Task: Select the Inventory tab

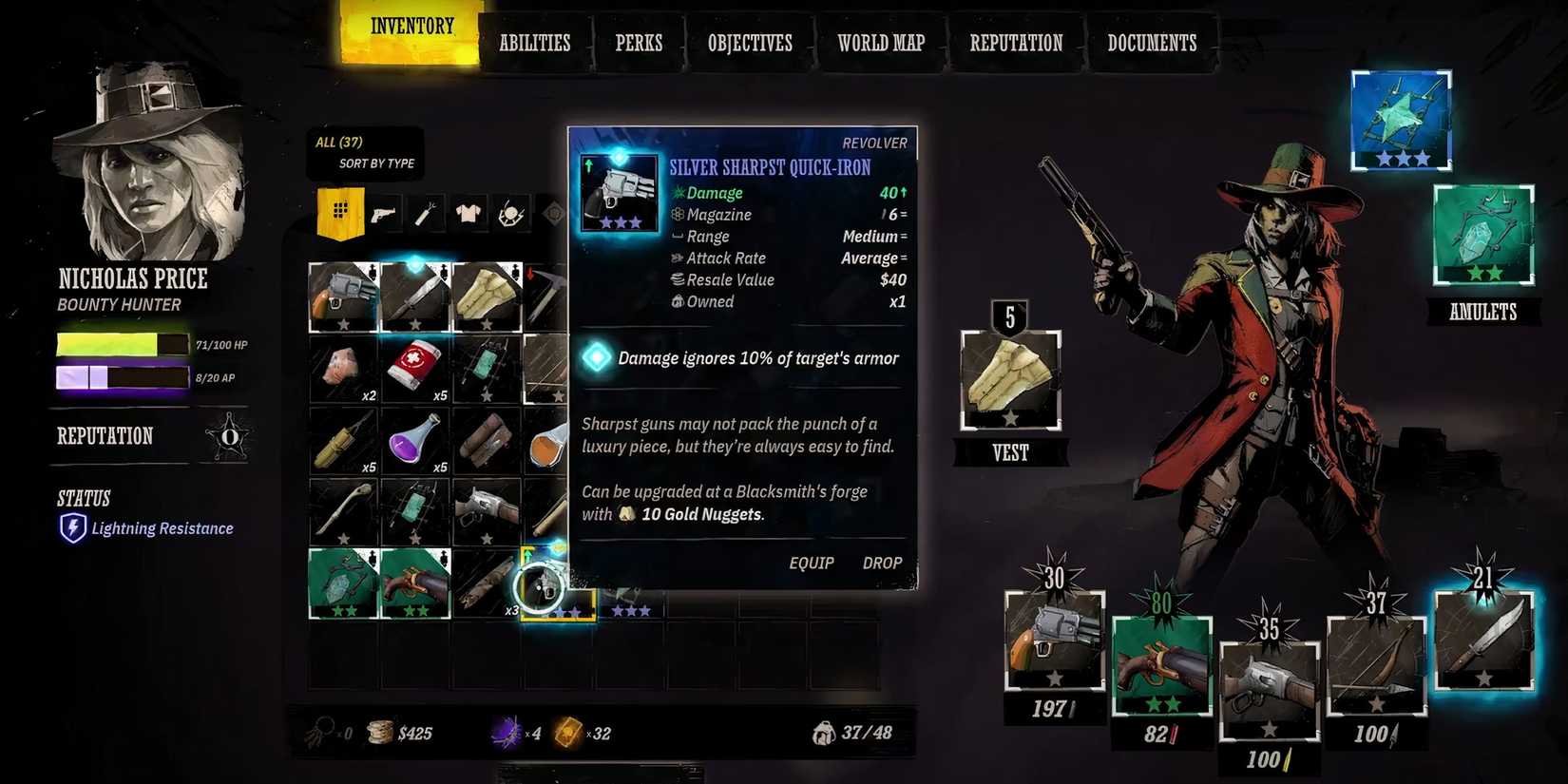Action: click(412, 29)
